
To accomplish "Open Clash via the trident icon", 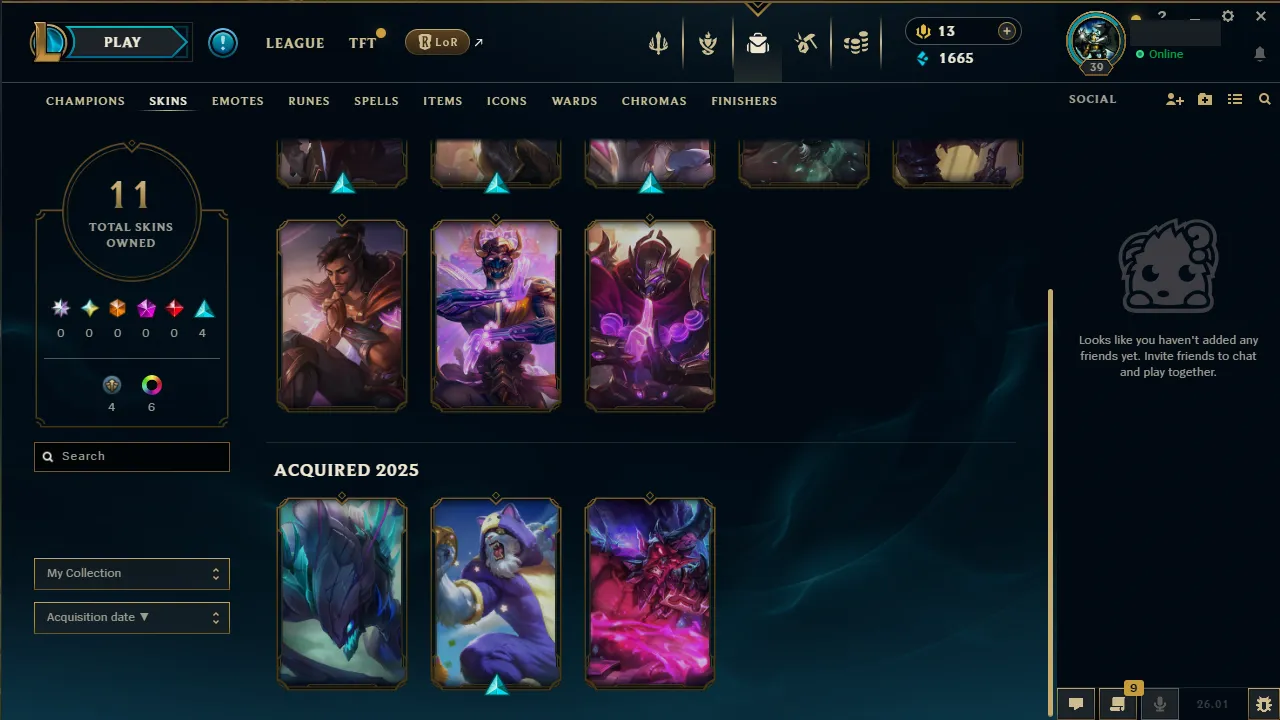I will [657, 44].
